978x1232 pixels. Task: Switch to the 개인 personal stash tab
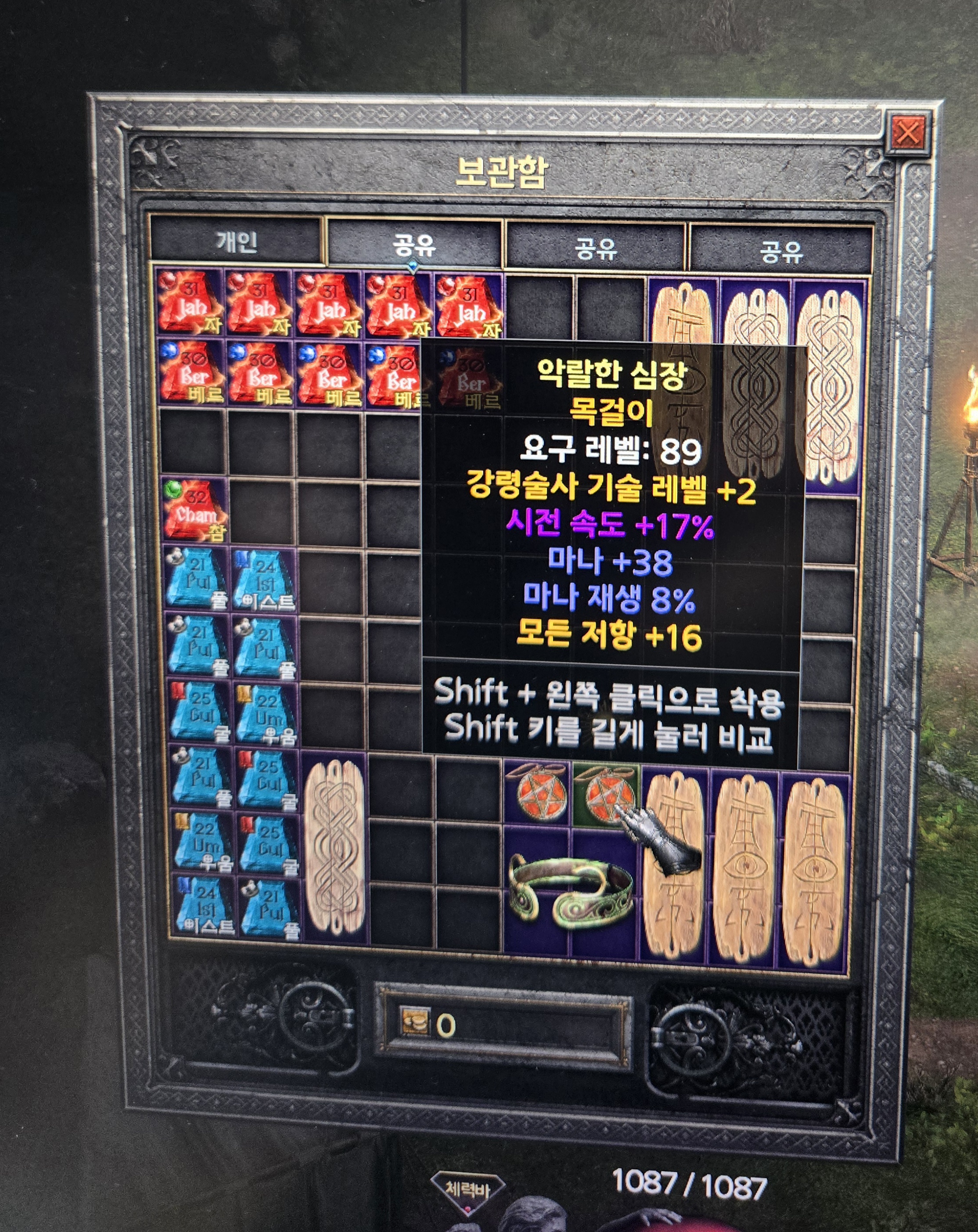click(237, 242)
